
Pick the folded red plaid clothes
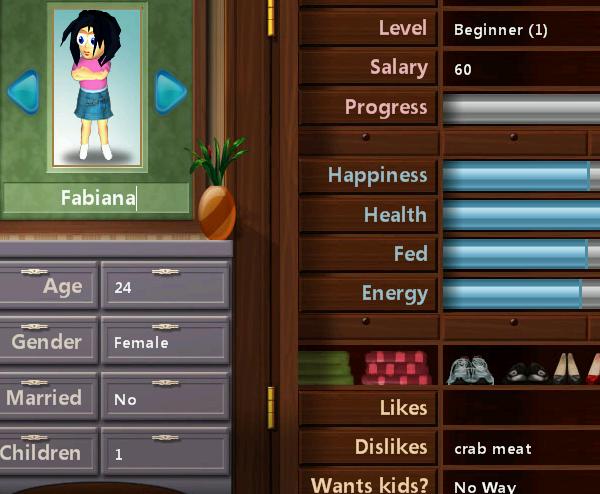(x=396, y=367)
